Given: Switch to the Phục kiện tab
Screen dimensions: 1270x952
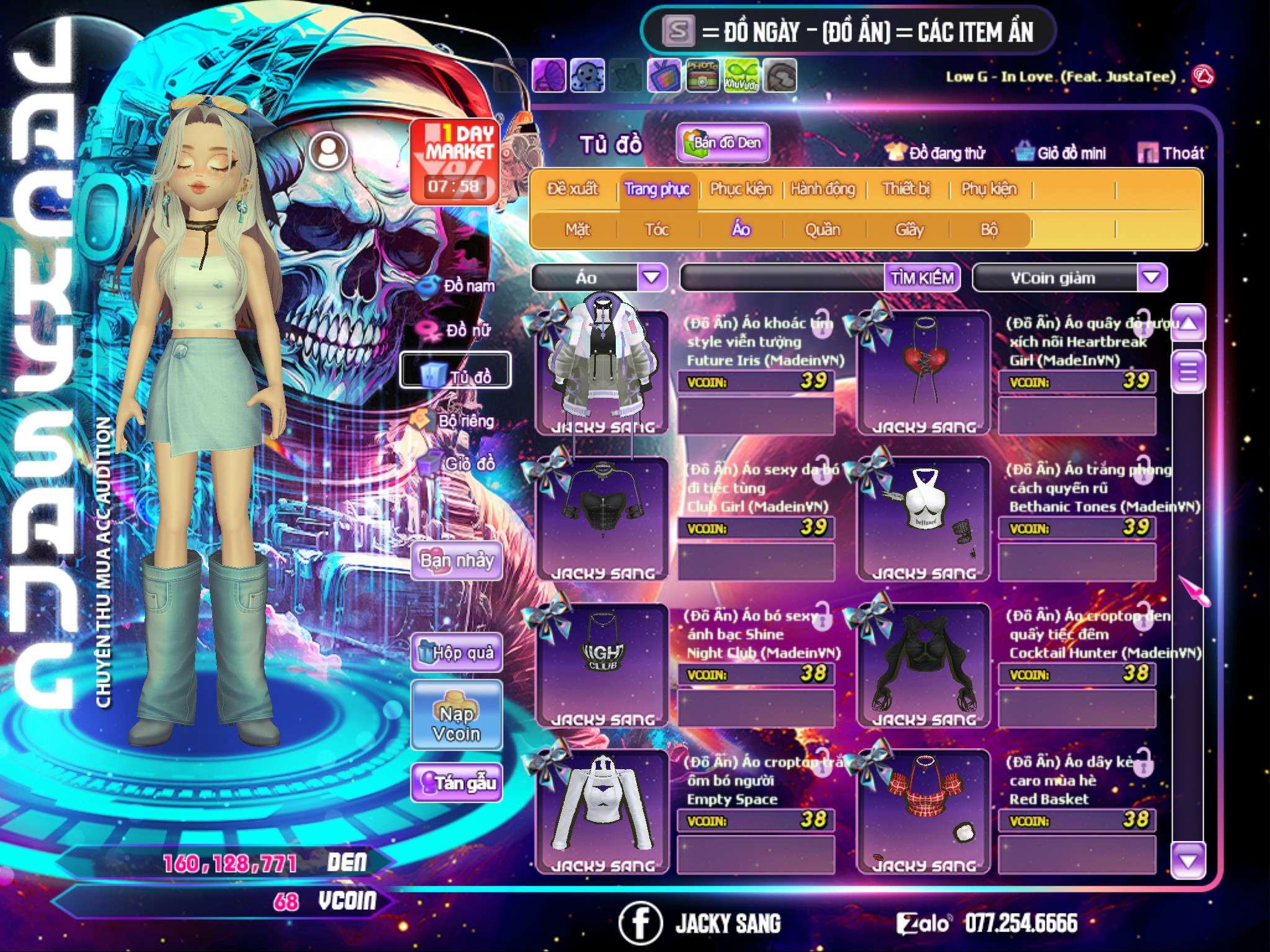Looking at the screenshot, I should pyautogui.click(x=740, y=189).
